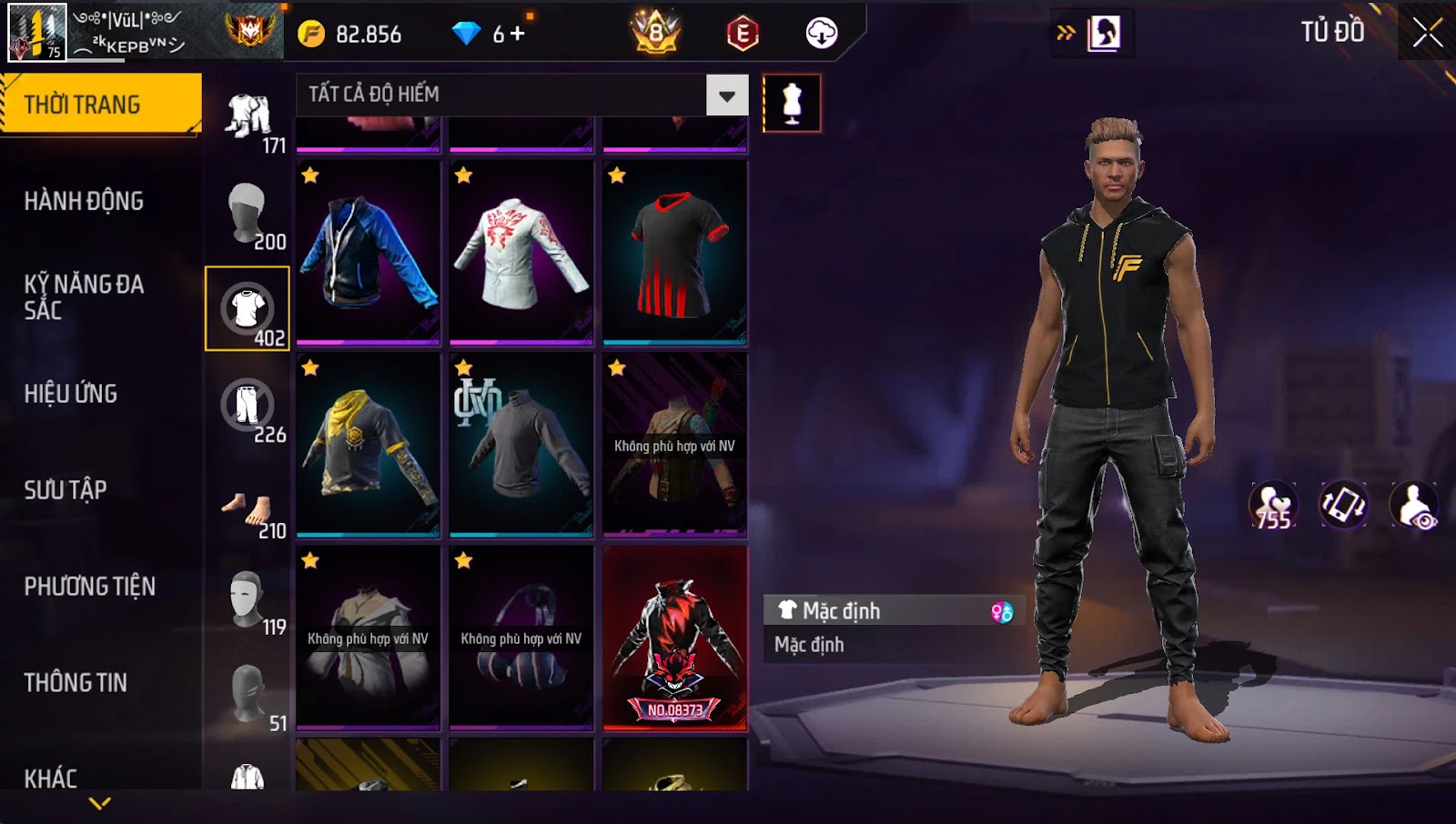The height and width of the screenshot is (824, 1456).
Task: Toggle the character view eye icon
Action: coord(1414,506)
